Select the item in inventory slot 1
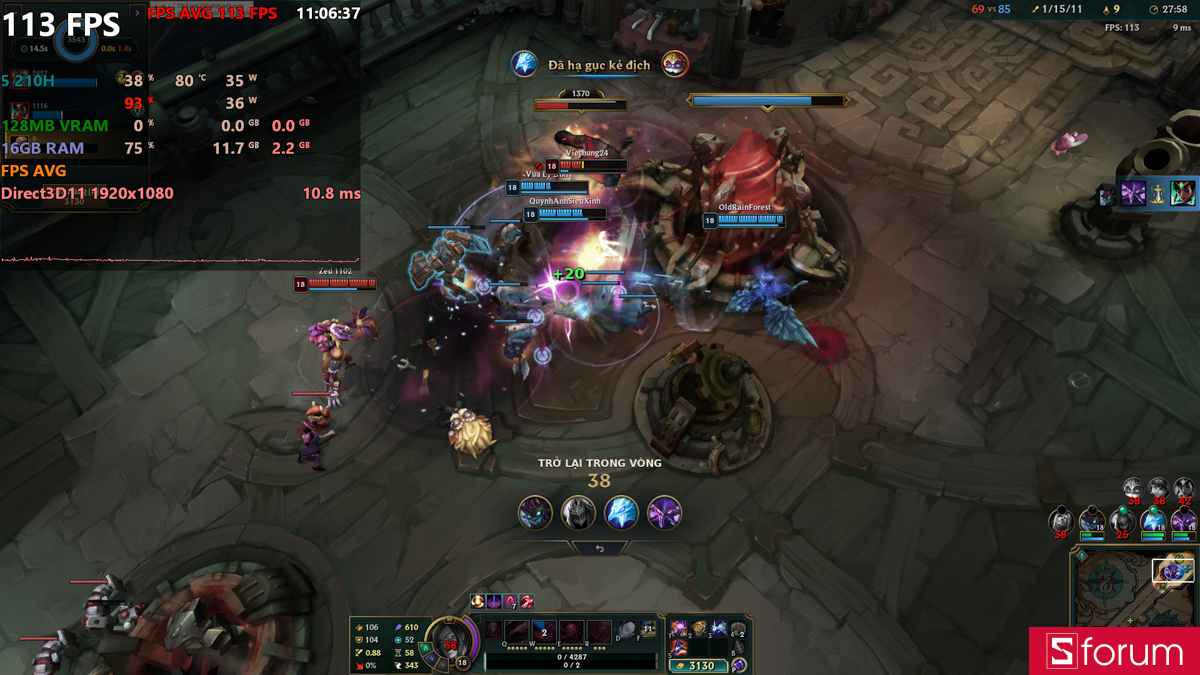 (x=679, y=628)
